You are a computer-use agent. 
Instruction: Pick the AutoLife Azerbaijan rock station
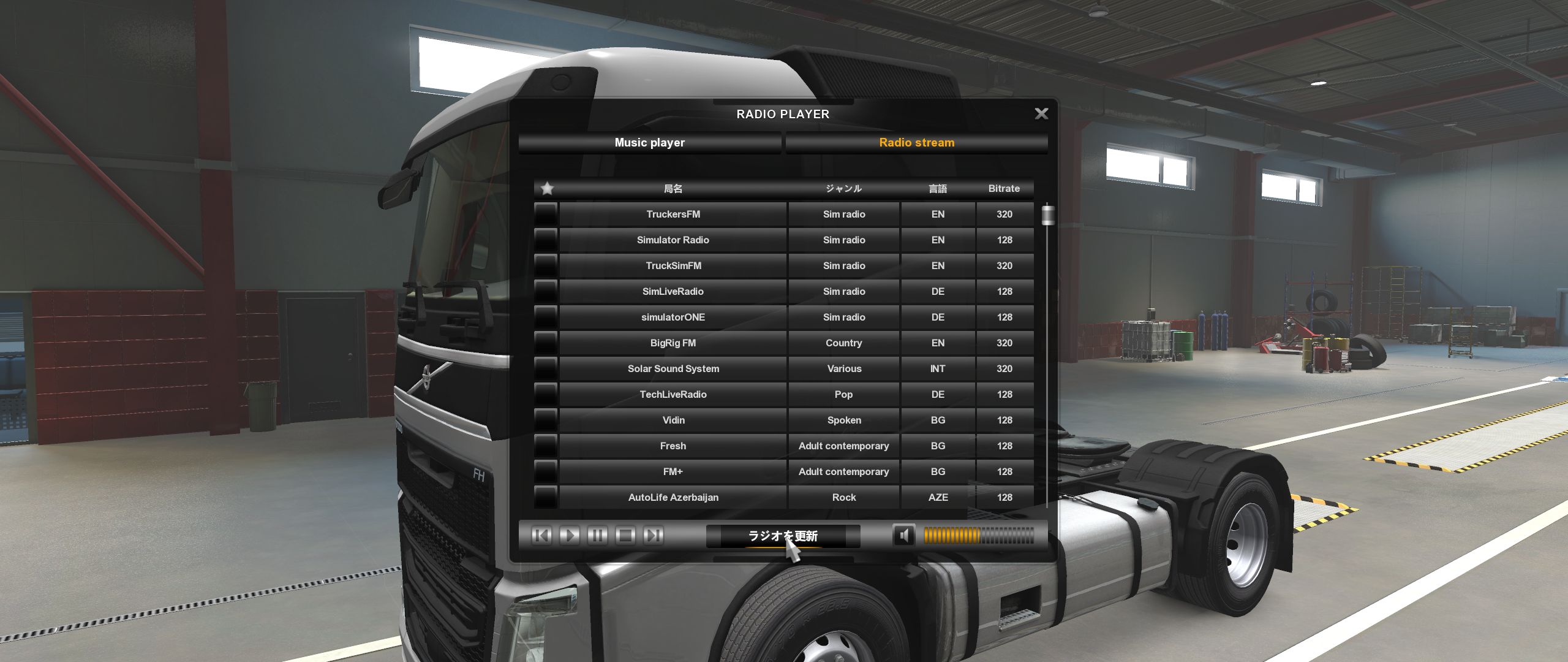pyautogui.click(x=673, y=498)
